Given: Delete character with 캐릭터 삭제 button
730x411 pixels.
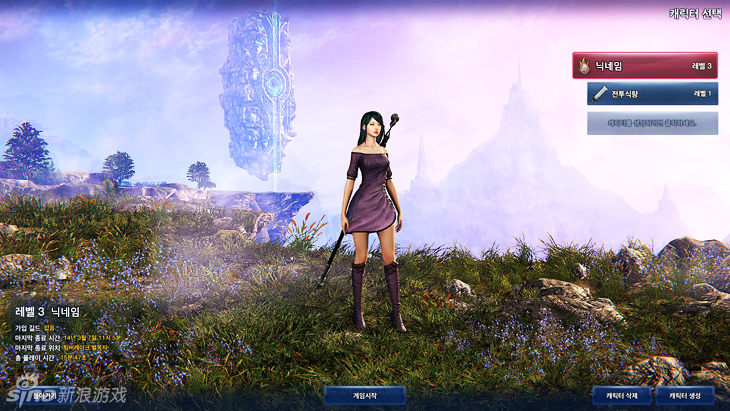Looking at the screenshot, I should click(622, 396).
